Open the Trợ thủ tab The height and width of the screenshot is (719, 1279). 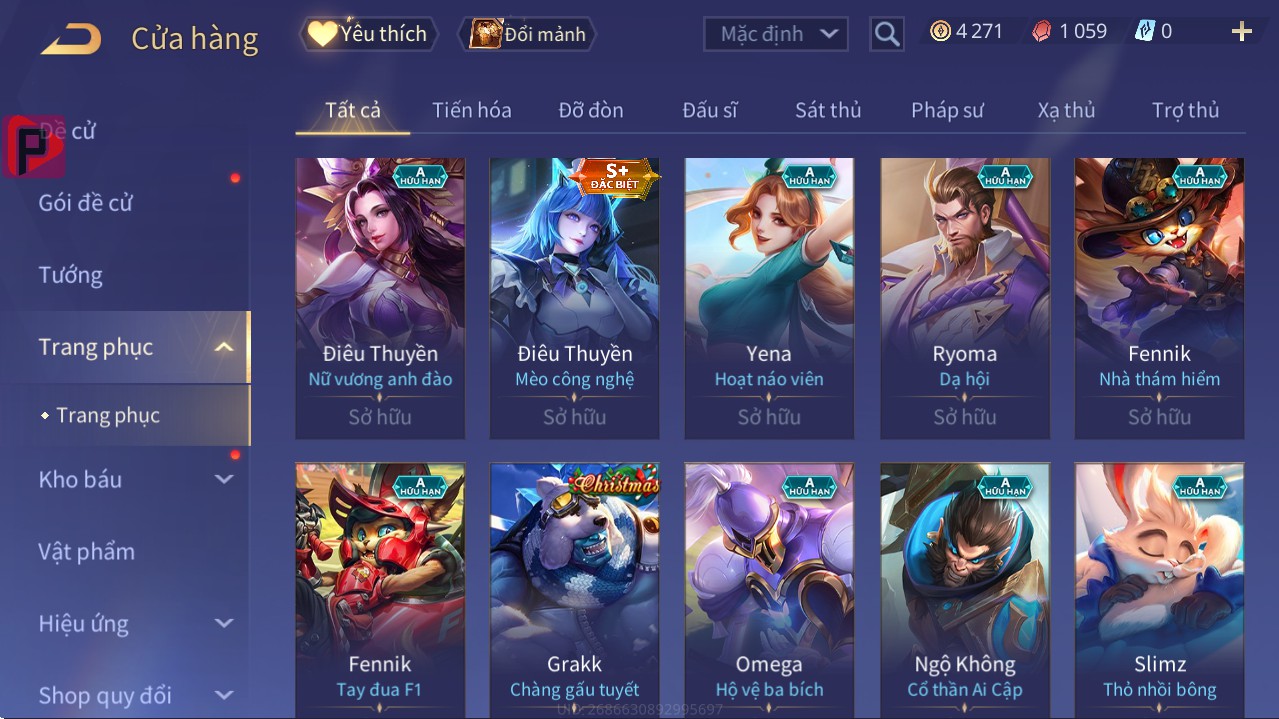pyautogui.click(x=1185, y=110)
